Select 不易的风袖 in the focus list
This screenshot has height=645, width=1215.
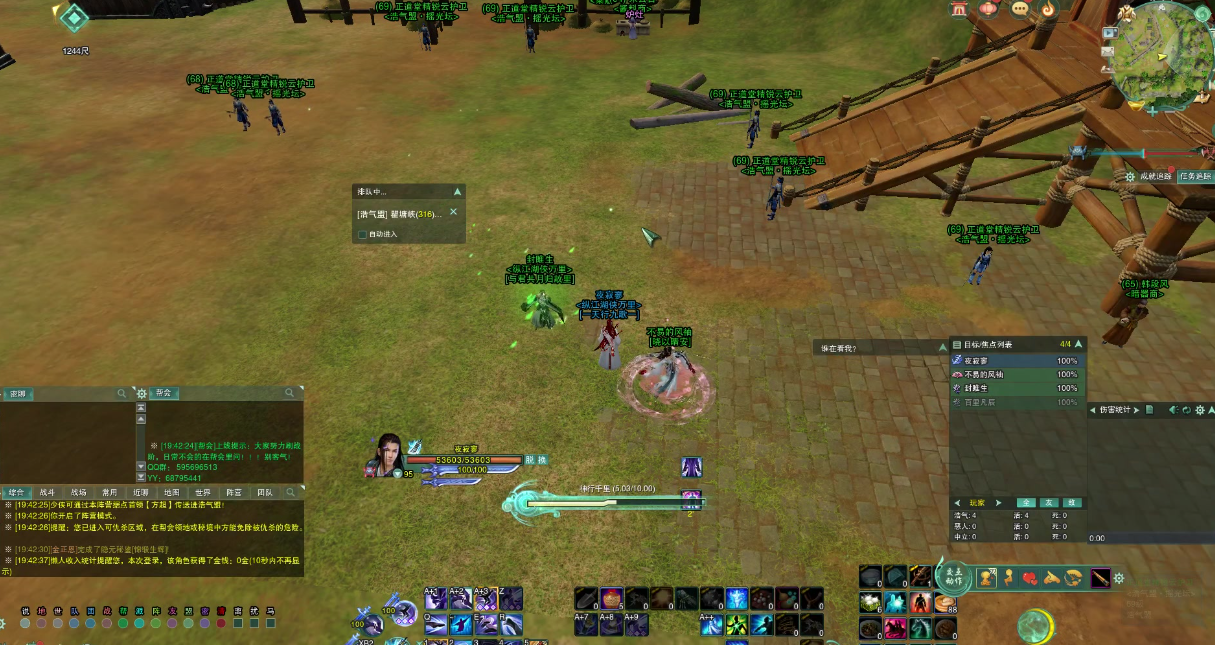pos(983,374)
